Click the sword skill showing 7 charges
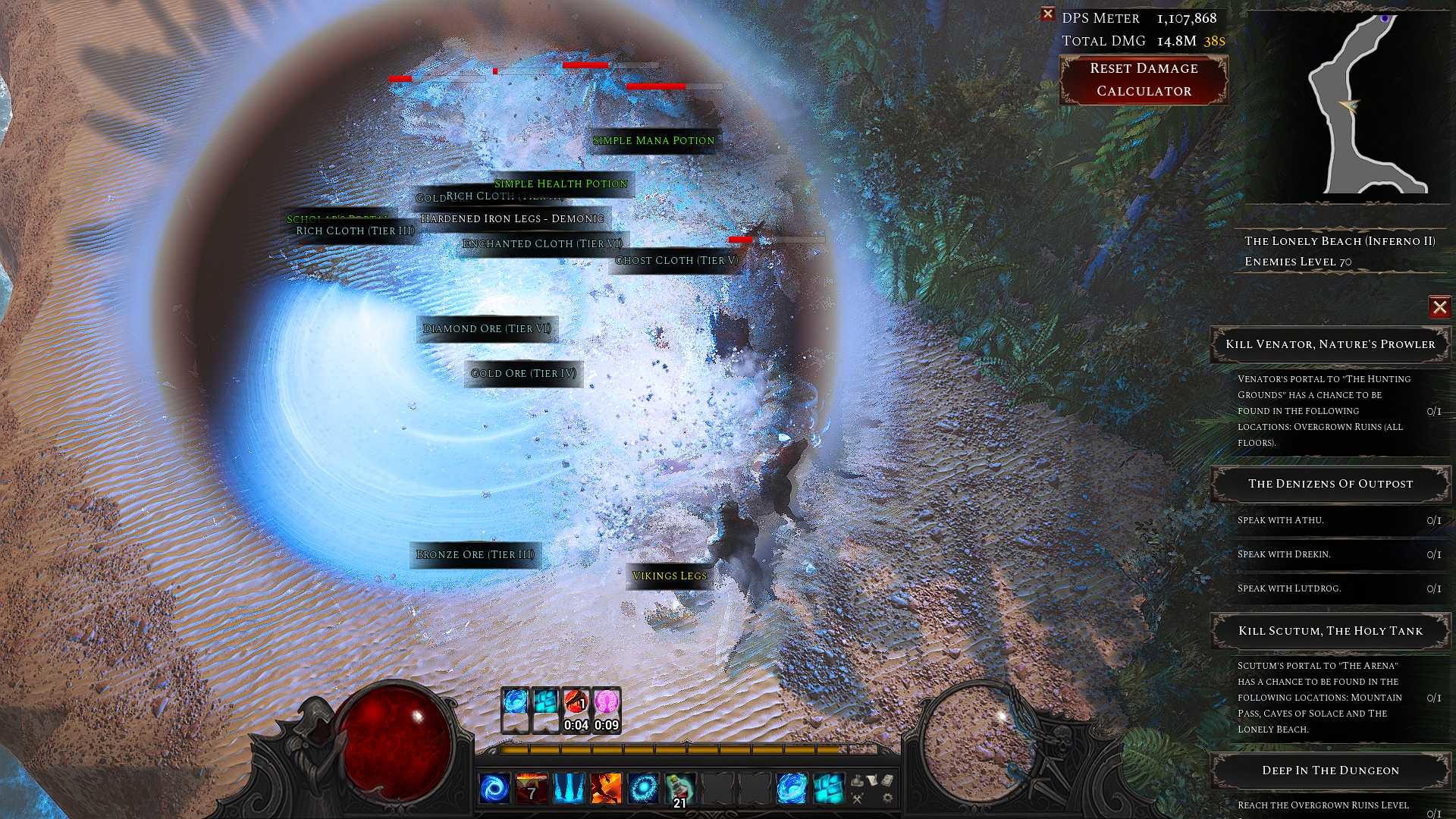Image resolution: width=1456 pixels, height=819 pixels. pyautogui.click(x=531, y=789)
